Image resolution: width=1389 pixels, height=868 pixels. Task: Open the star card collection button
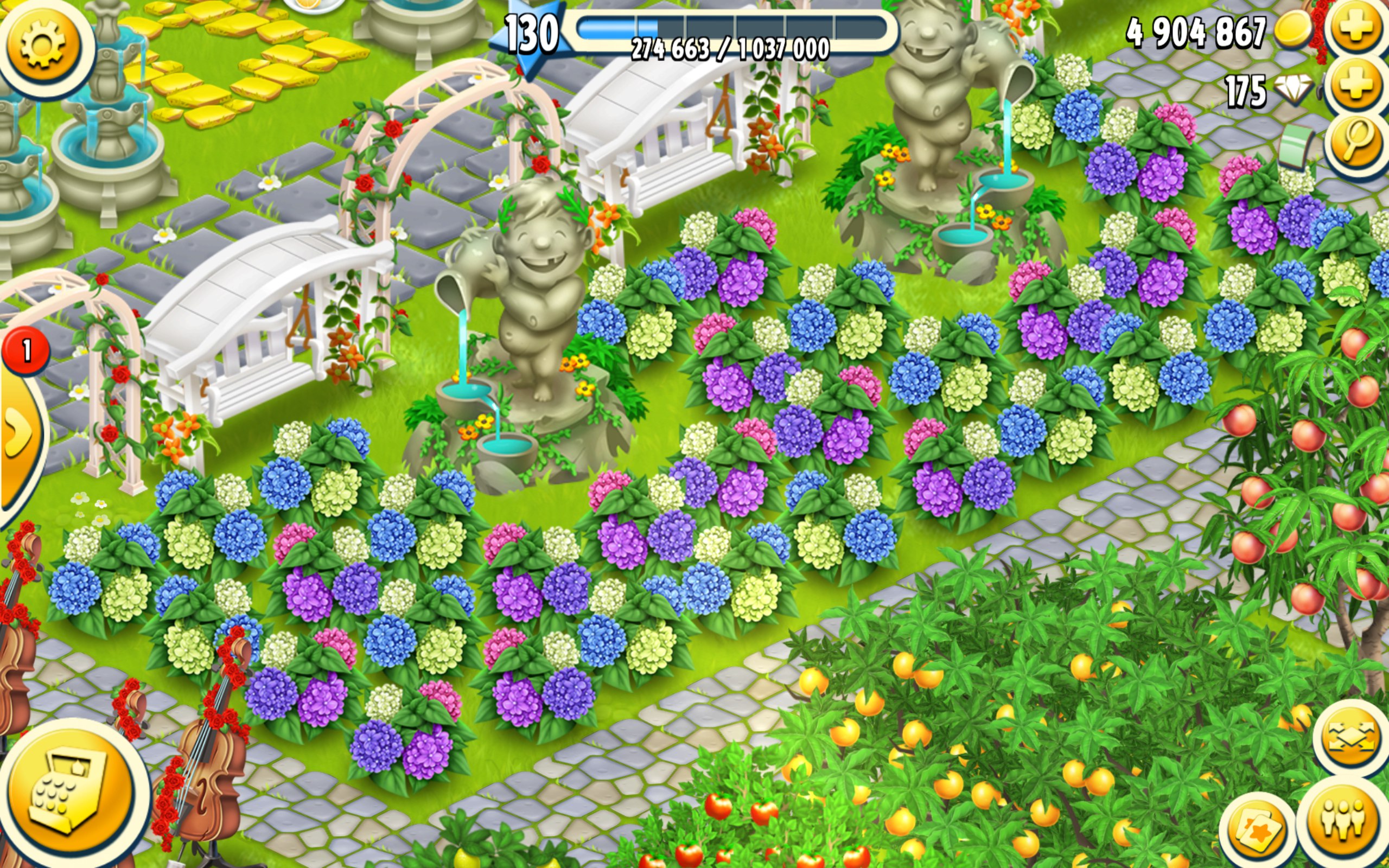click(1257, 831)
